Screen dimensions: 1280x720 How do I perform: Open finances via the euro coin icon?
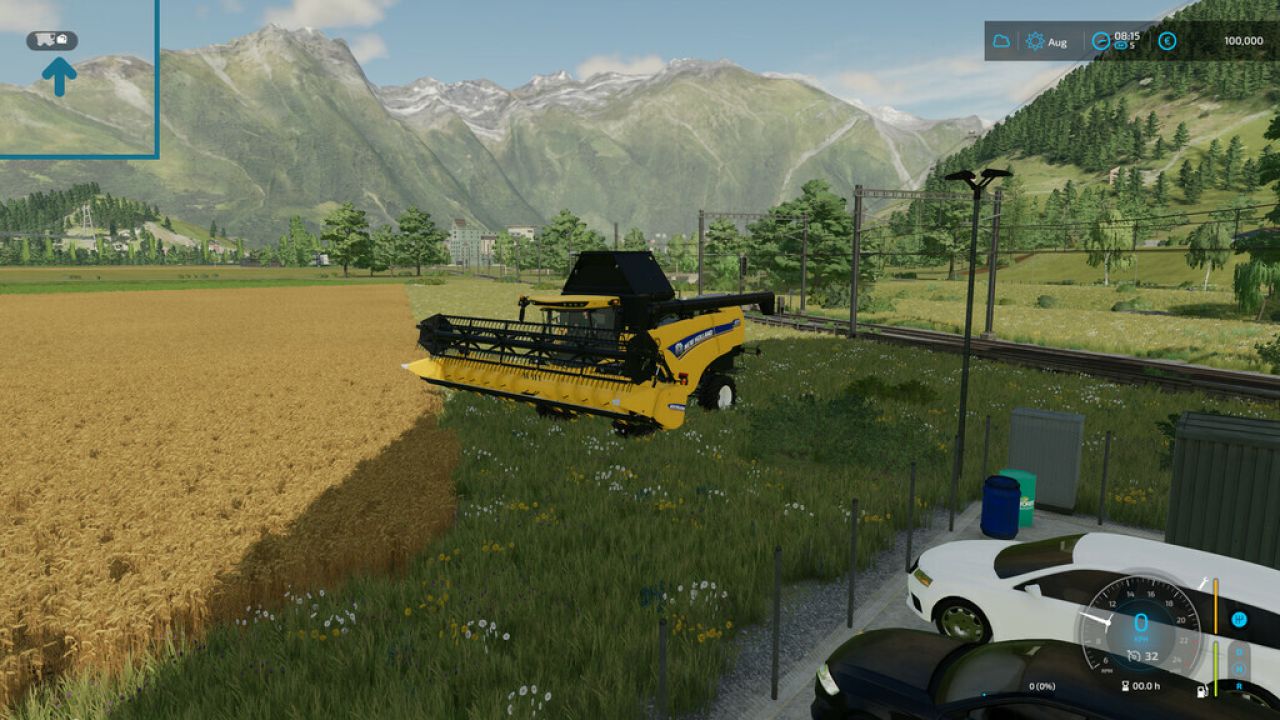pyautogui.click(x=1166, y=42)
